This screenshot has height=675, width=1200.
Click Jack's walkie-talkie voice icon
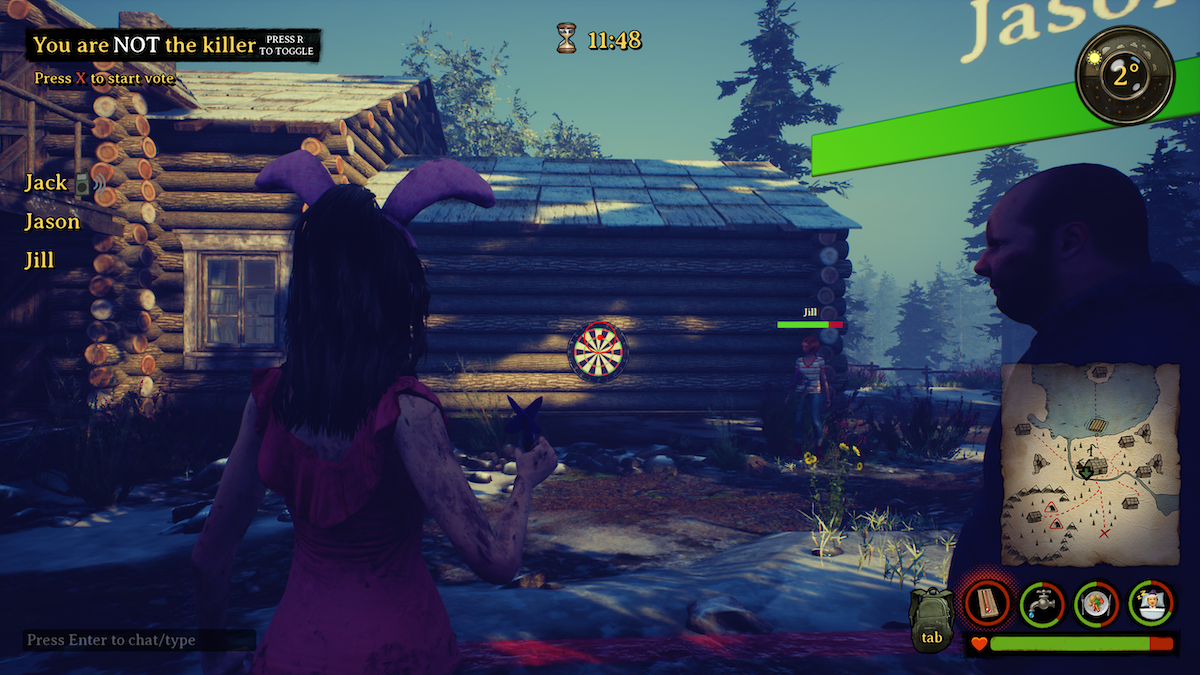coord(84,183)
